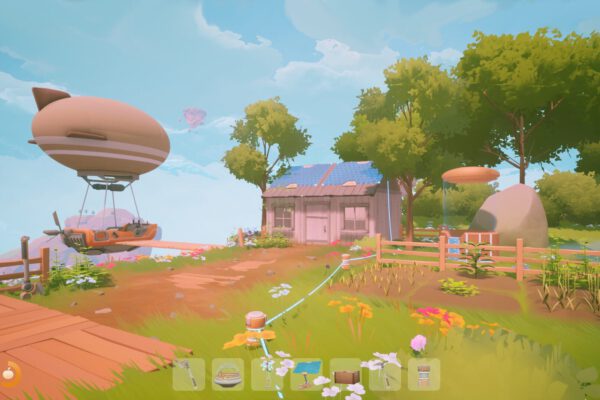Viewport: 600px width, 400px height.
Task: Select the woven basket hotbar slot
Action: coord(228,375)
